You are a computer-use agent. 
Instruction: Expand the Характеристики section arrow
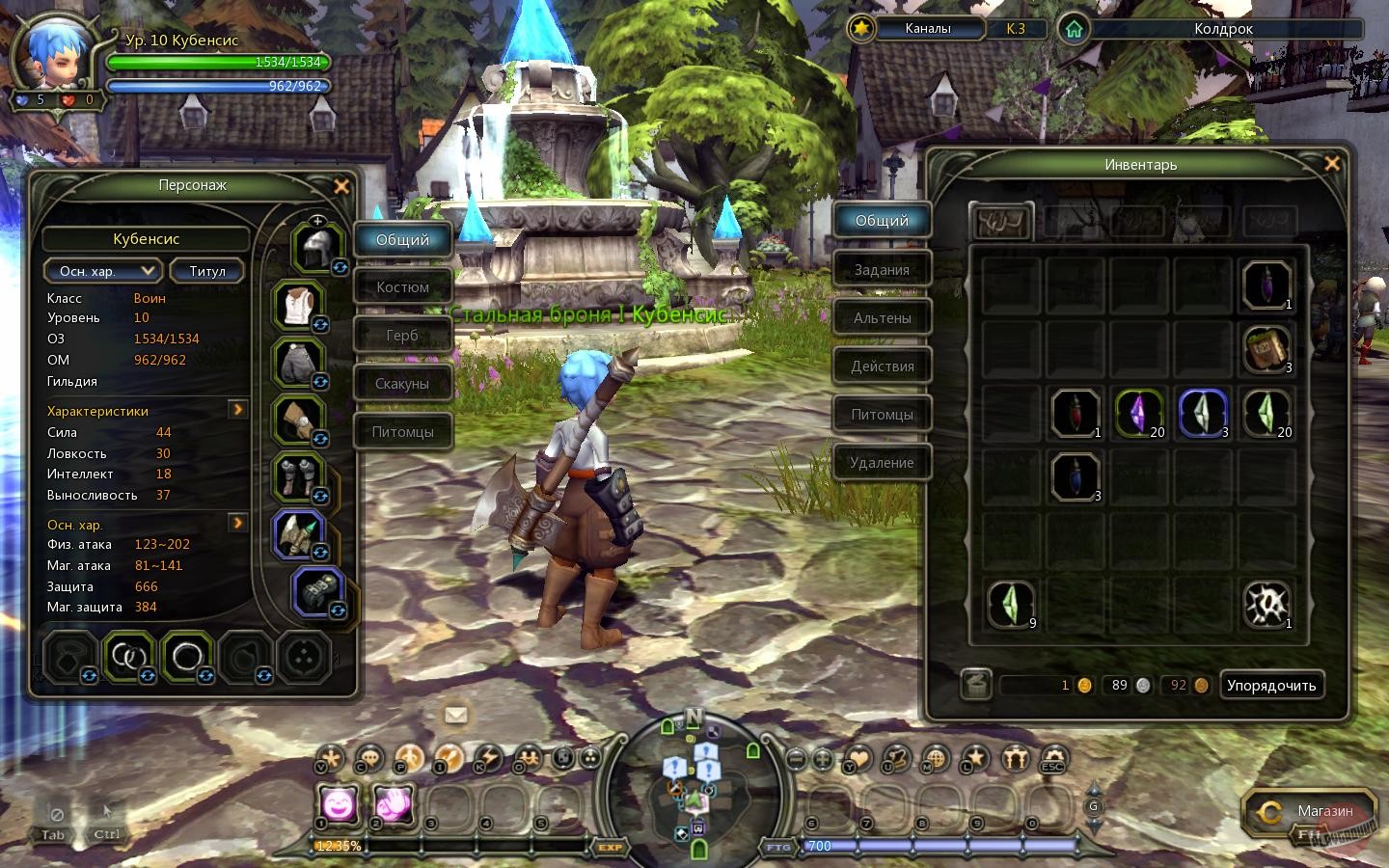[x=237, y=410]
